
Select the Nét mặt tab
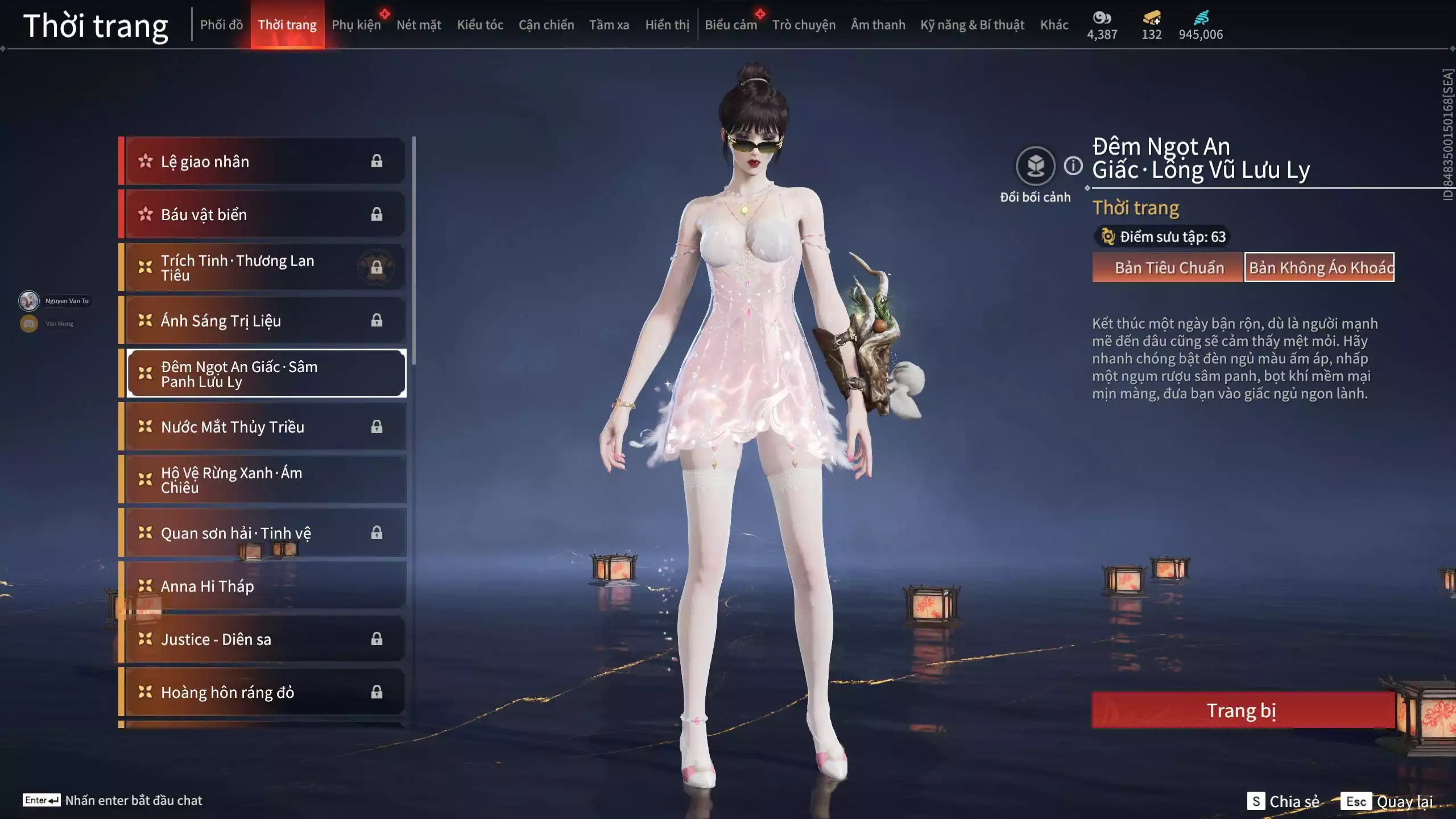[x=419, y=25]
